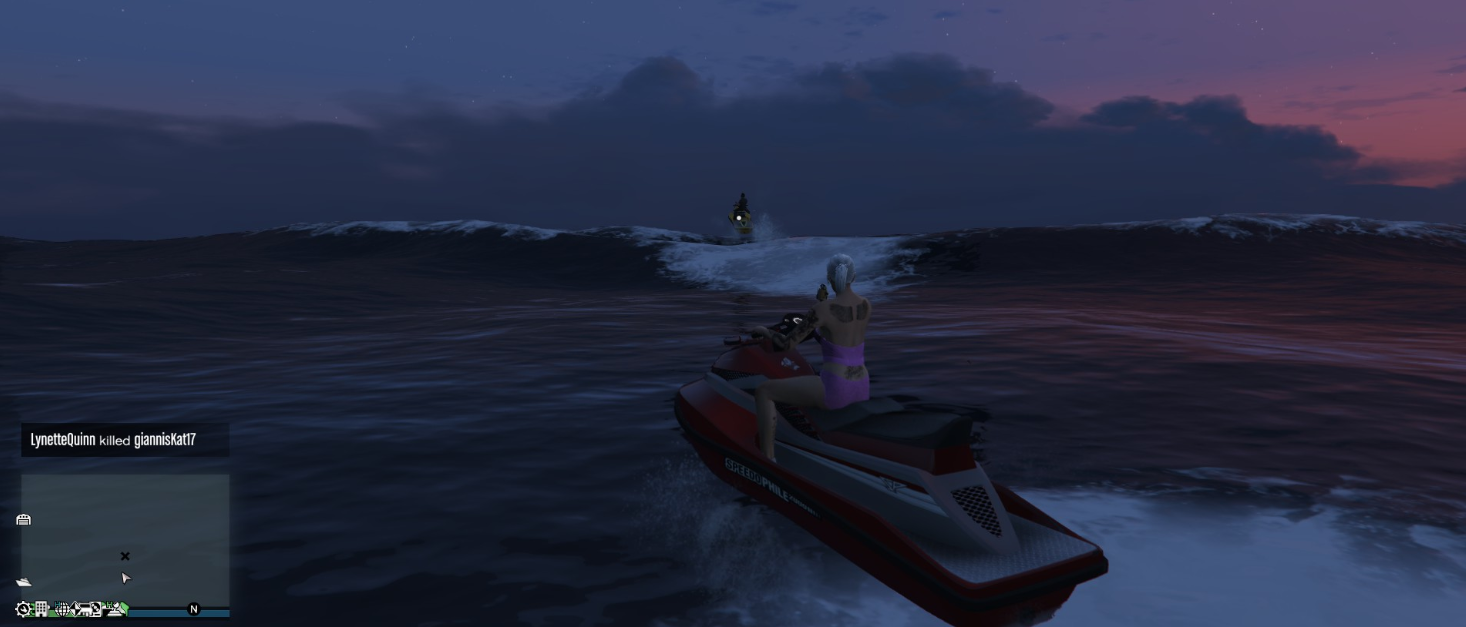The width and height of the screenshot is (1466, 627).
Task: Select the garage blip on the minimap
Action: tap(23, 519)
